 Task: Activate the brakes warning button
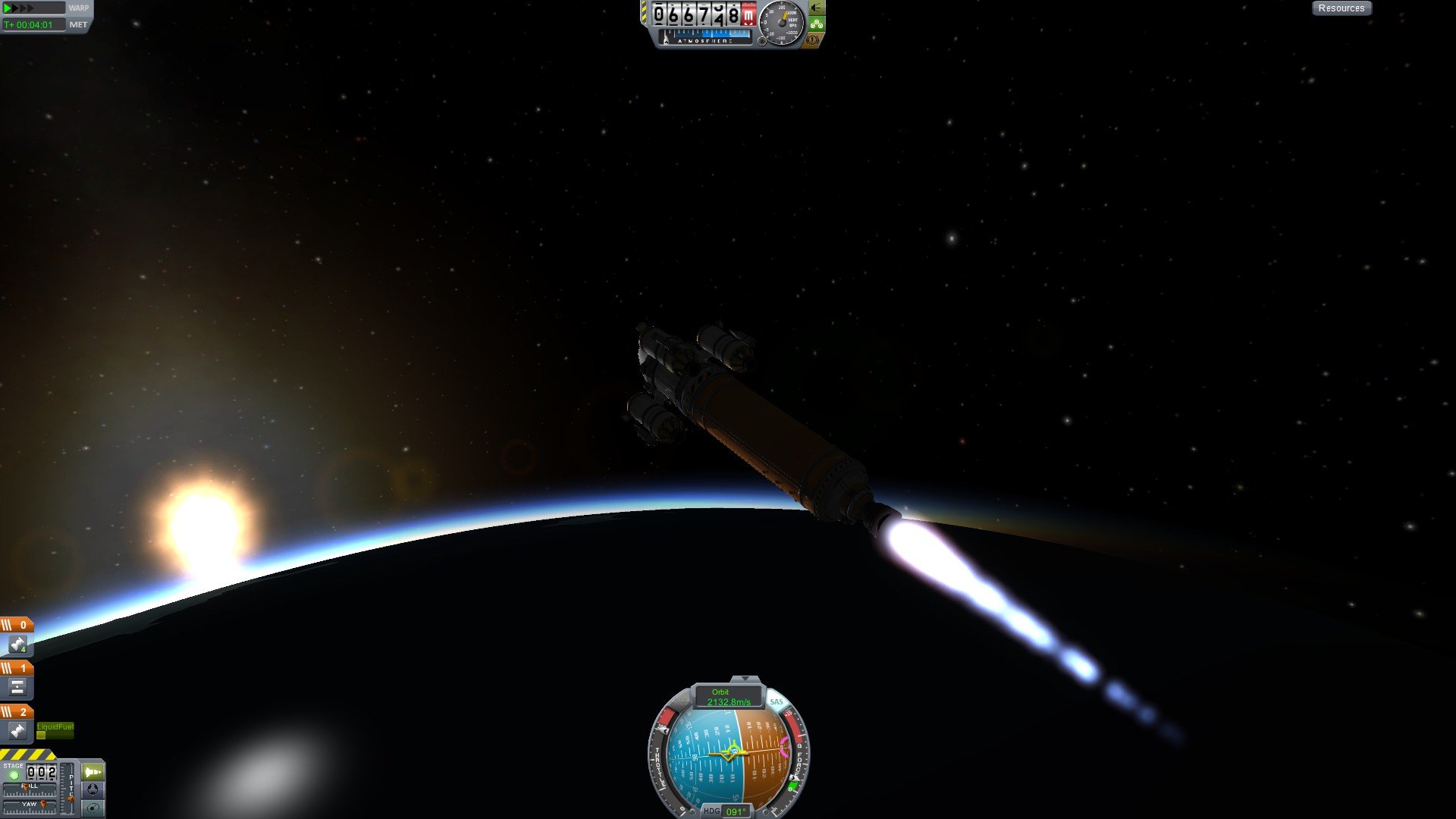pyautogui.click(x=813, y=39)
